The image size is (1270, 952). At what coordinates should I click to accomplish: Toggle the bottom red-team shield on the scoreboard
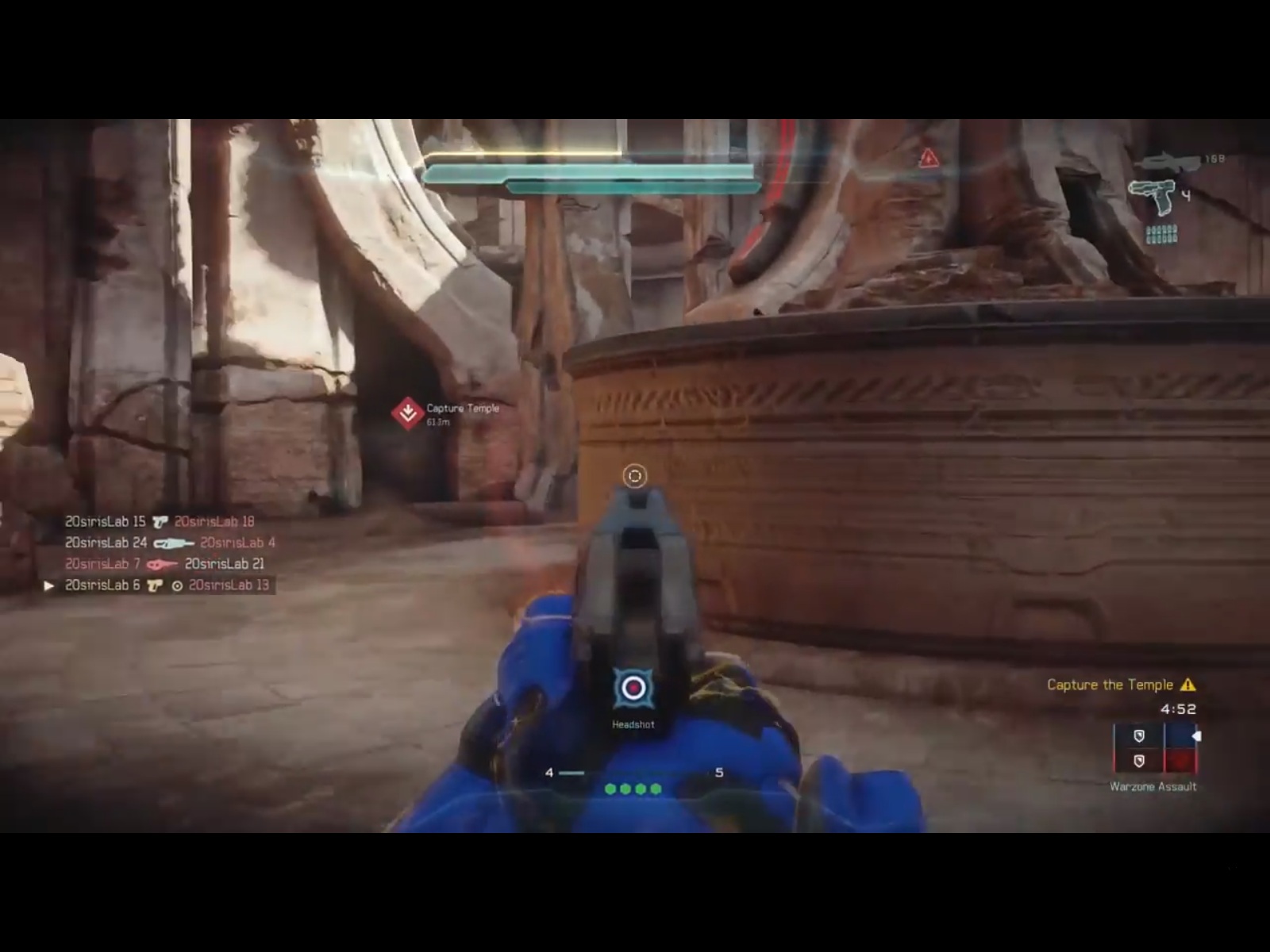click(1139, 762)
